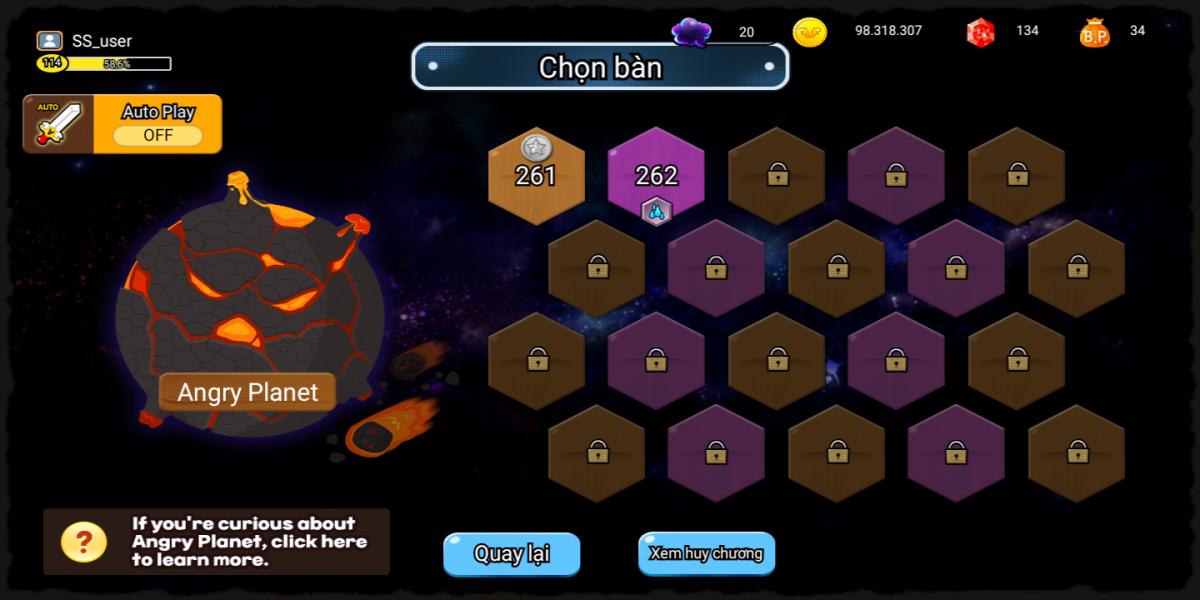The width and height of the screenshot is (1200, 600).
Task: Go back with the Quay lại button
Action: coord(511,554)
